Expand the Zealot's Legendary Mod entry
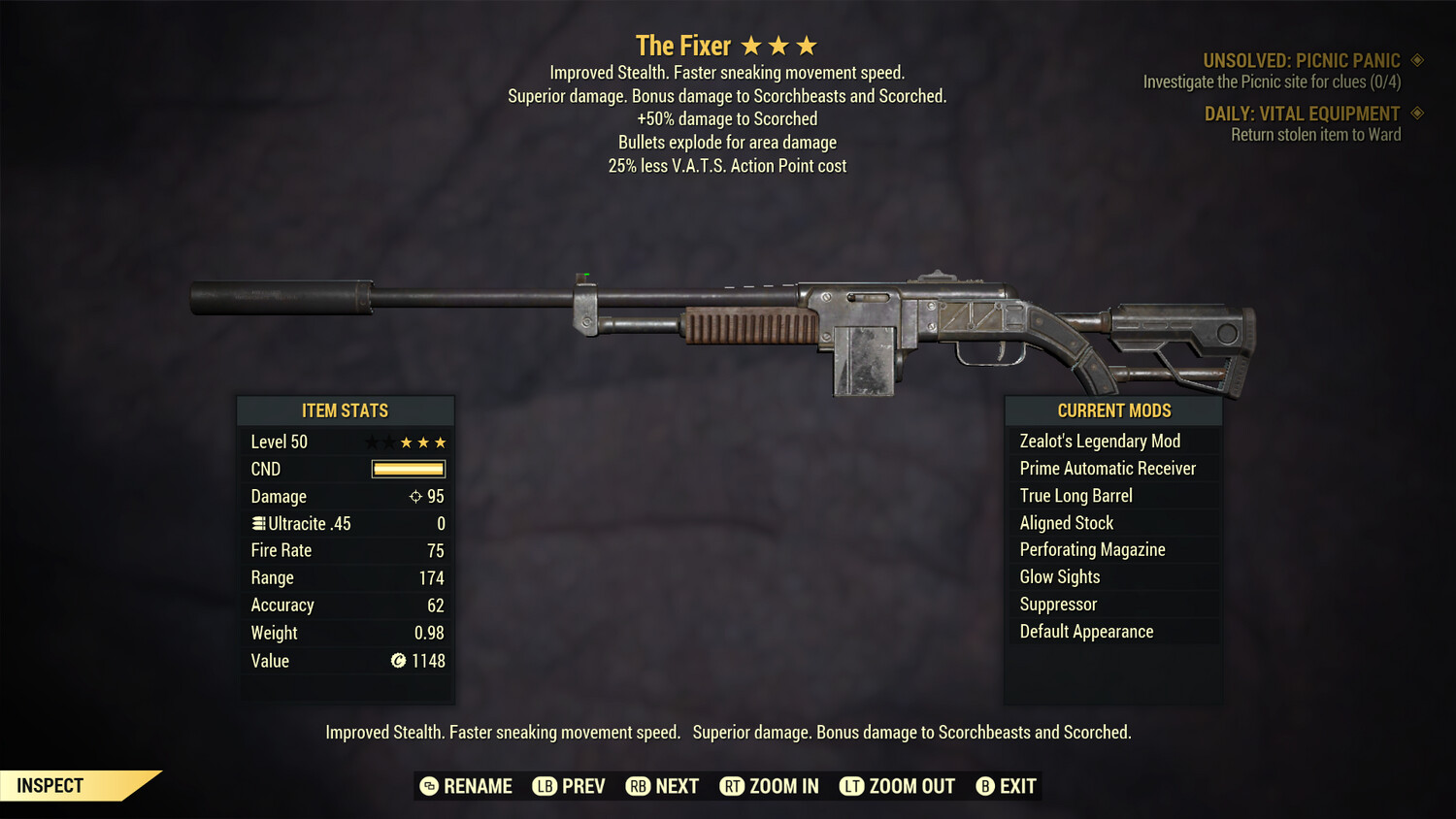Image resolution: width=1456 pixels, height=819 pixels. point(1100,441)
